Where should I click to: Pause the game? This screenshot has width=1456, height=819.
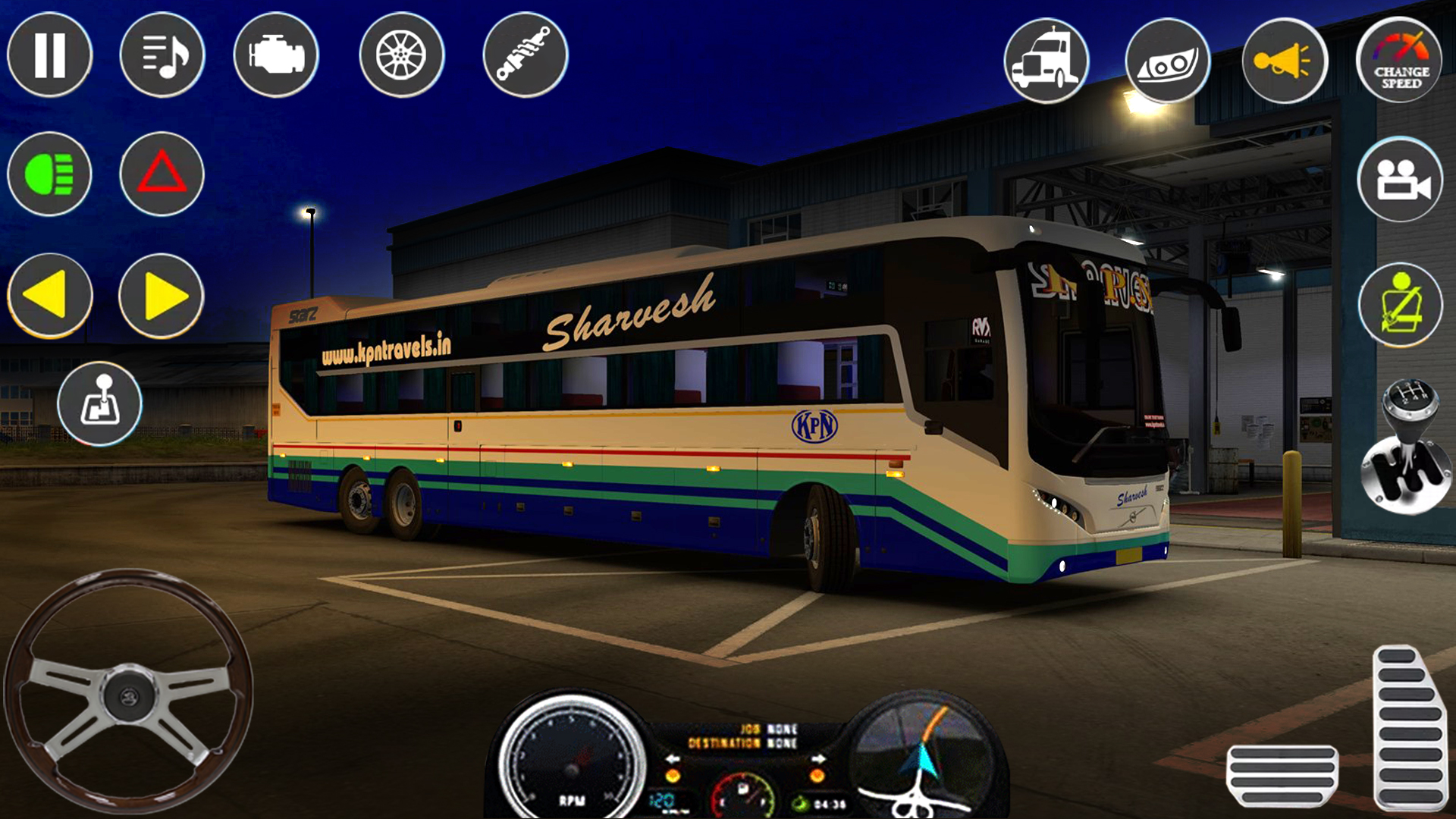pyautogui.click(x=49, y=55)
